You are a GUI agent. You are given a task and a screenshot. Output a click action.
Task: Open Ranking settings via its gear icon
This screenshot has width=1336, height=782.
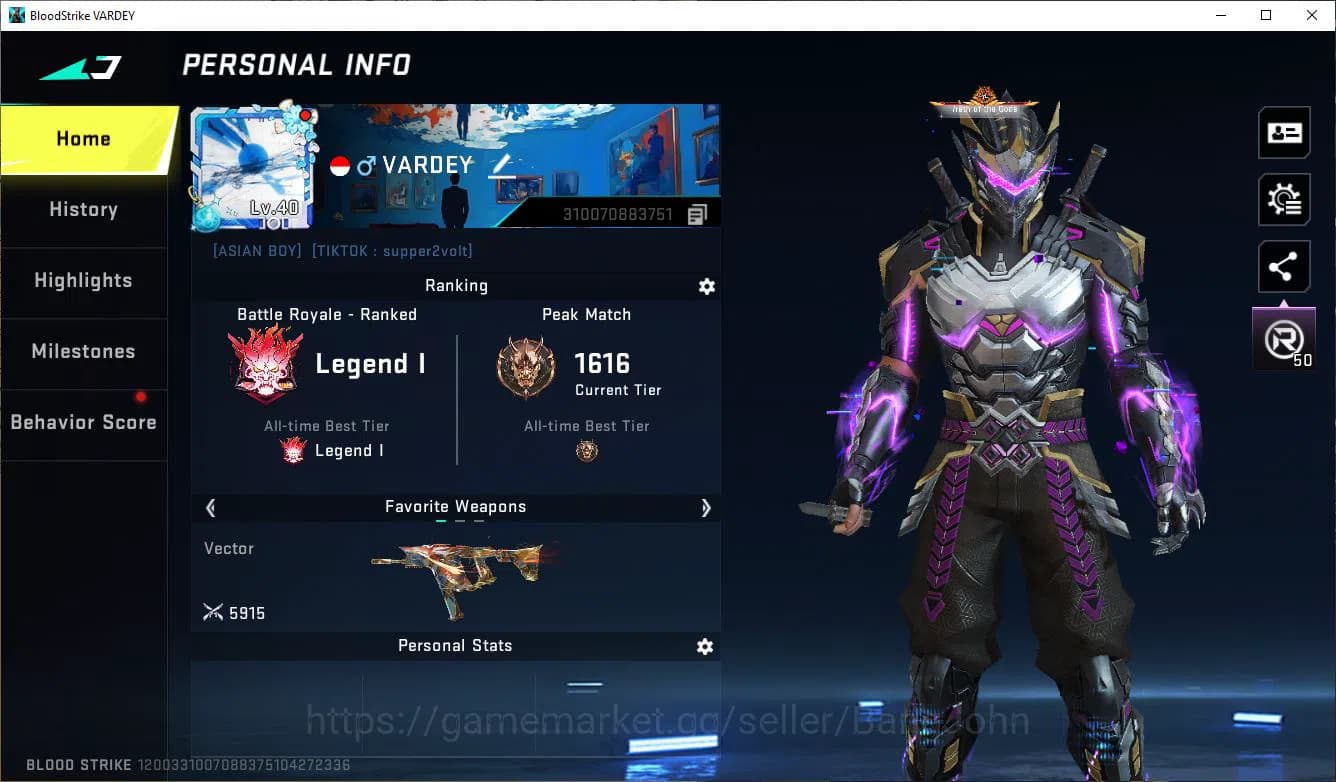706,286
